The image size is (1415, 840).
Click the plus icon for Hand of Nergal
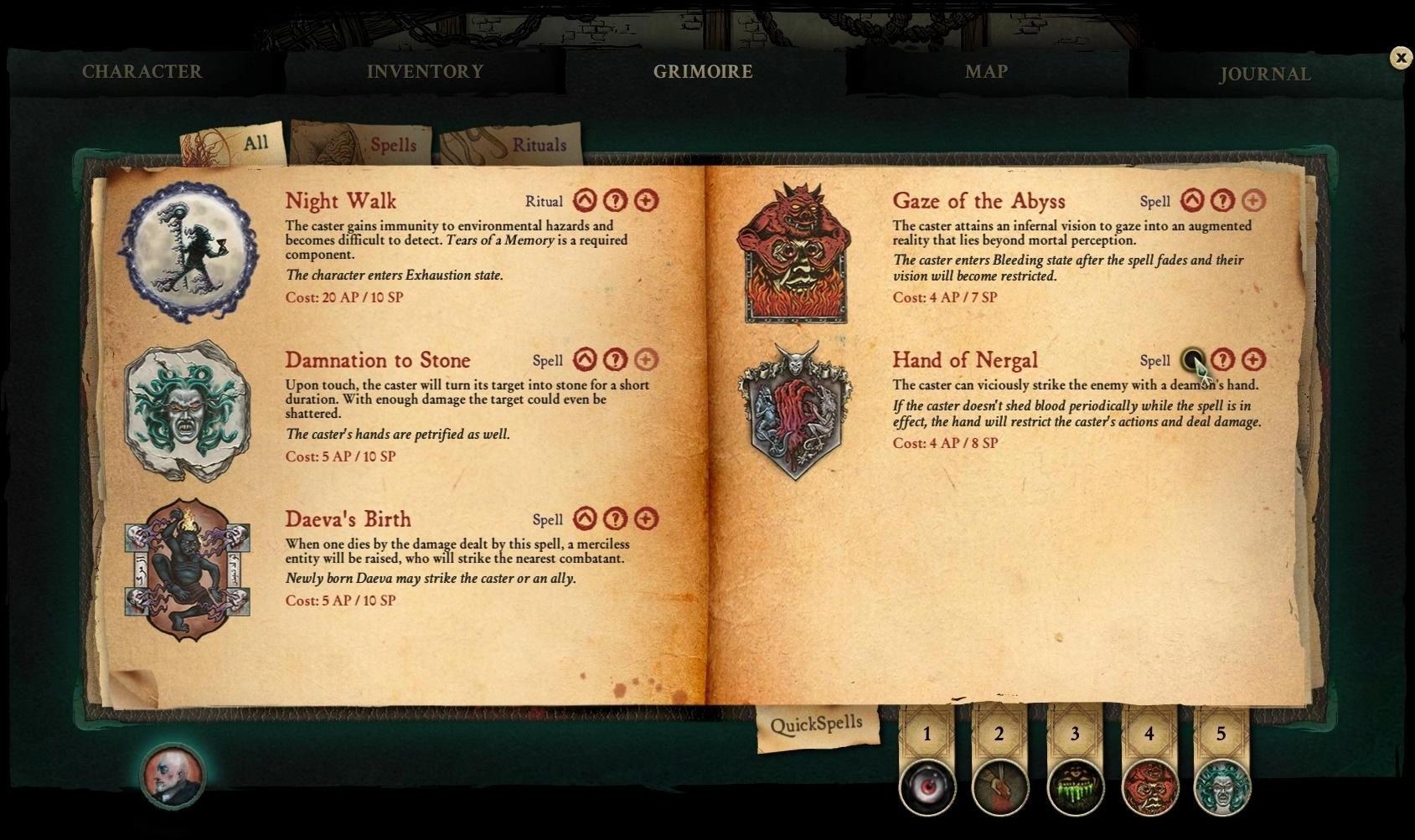pyautogui.click(x=1253, y=360)
